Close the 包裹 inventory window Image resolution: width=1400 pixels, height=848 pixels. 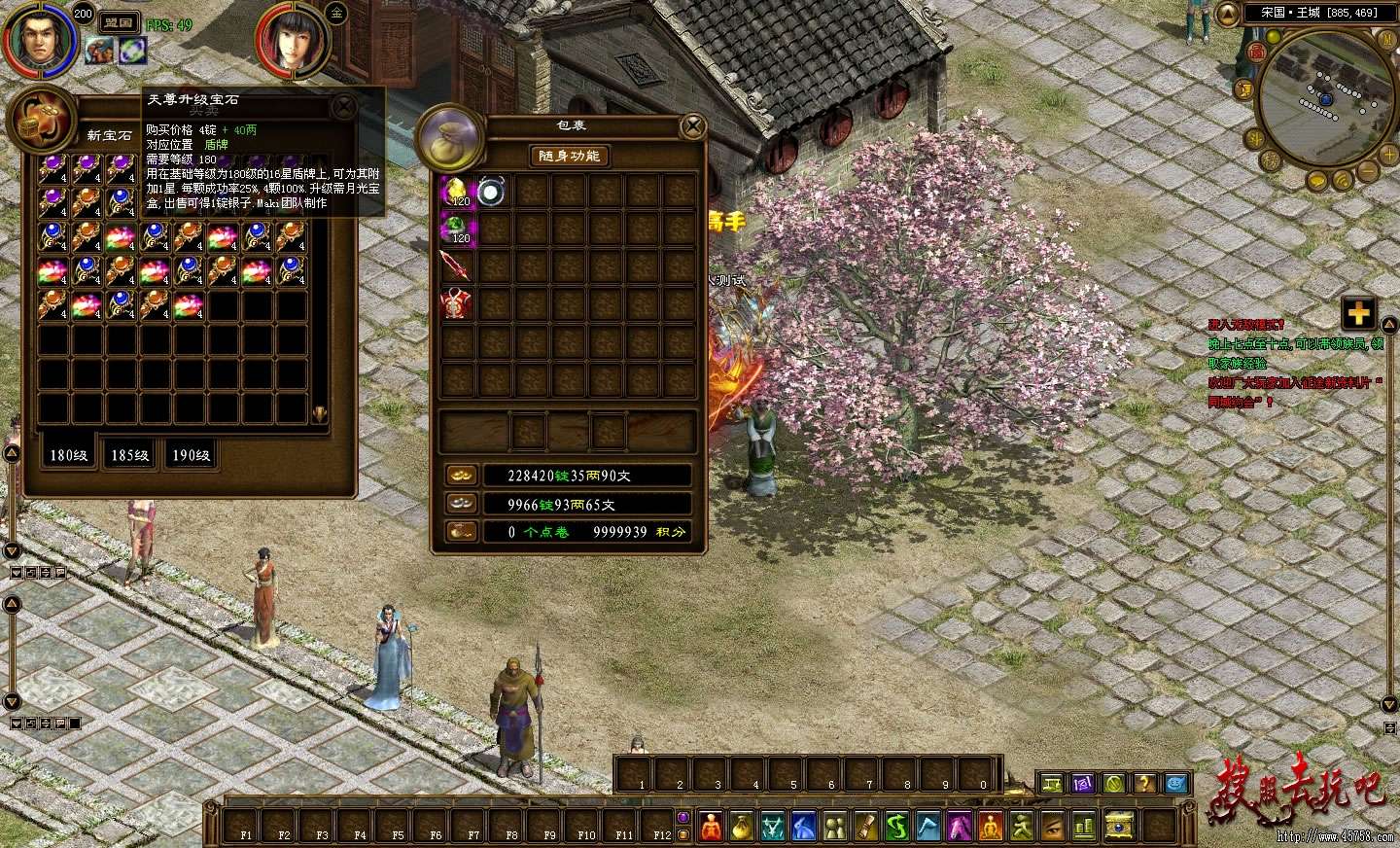pos(692,125)
